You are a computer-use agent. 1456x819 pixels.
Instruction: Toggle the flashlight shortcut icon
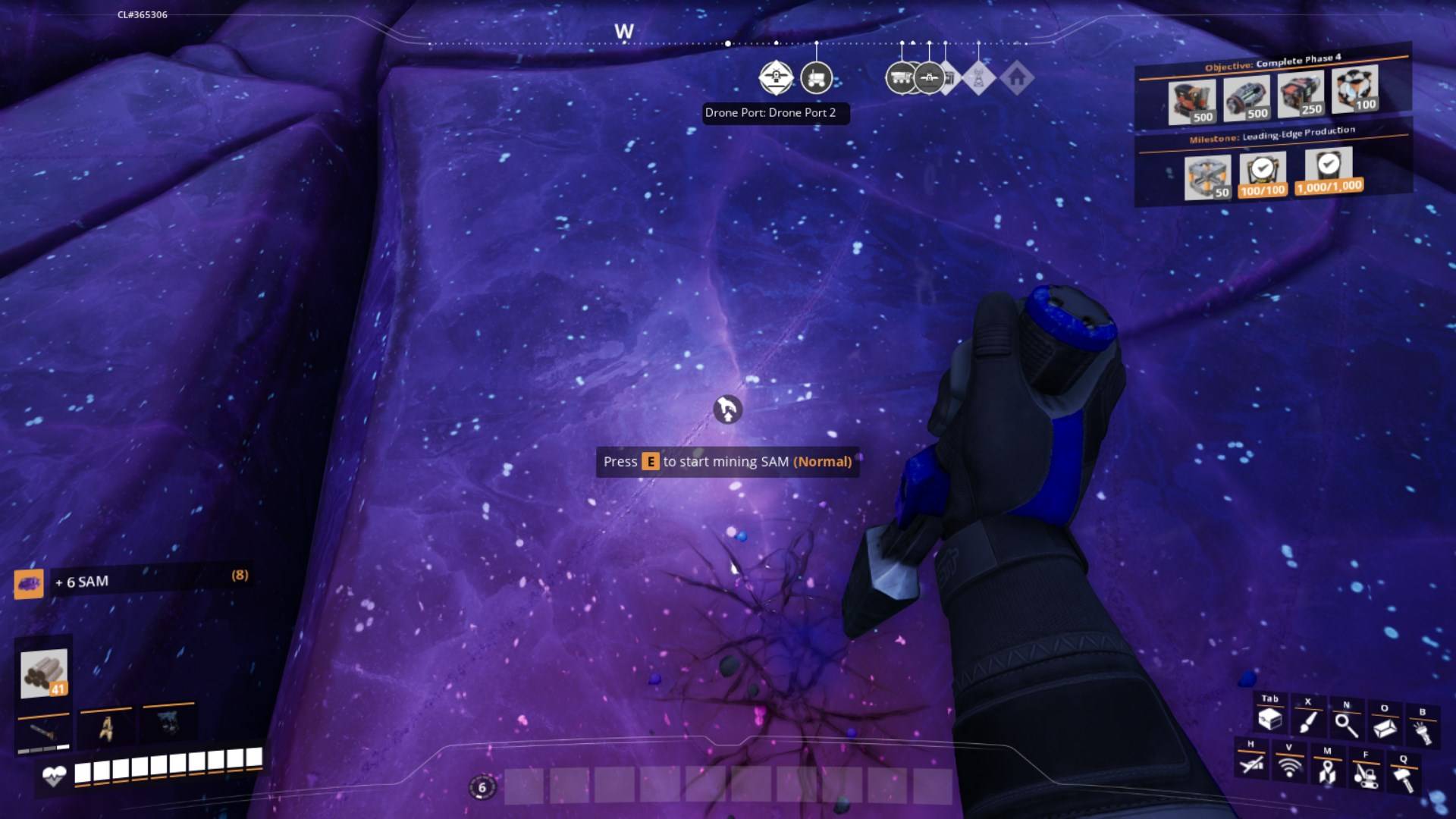pyautogui.click(x=1422, y=732)
